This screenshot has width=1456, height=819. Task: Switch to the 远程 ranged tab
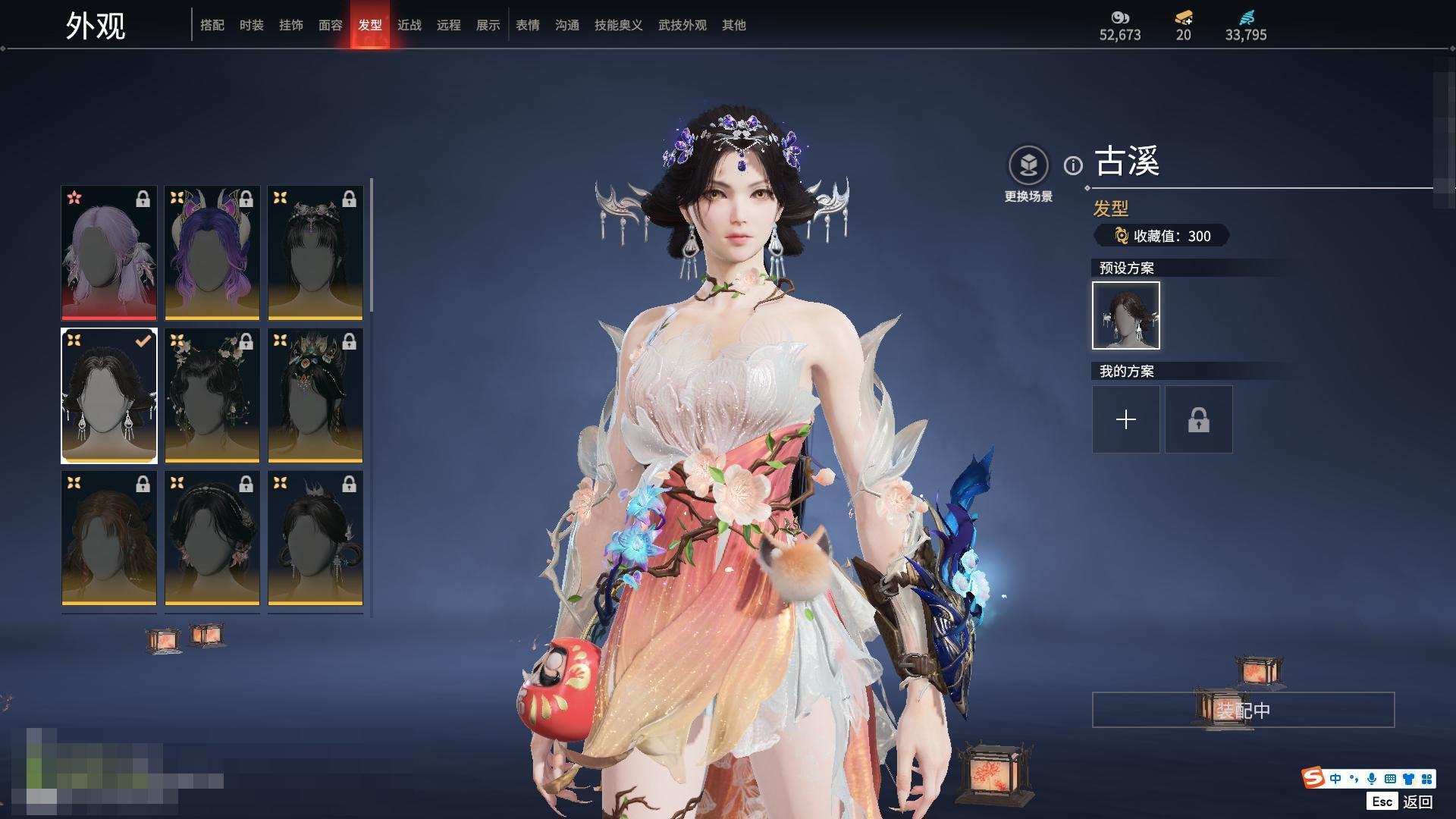tap(448, 25)
